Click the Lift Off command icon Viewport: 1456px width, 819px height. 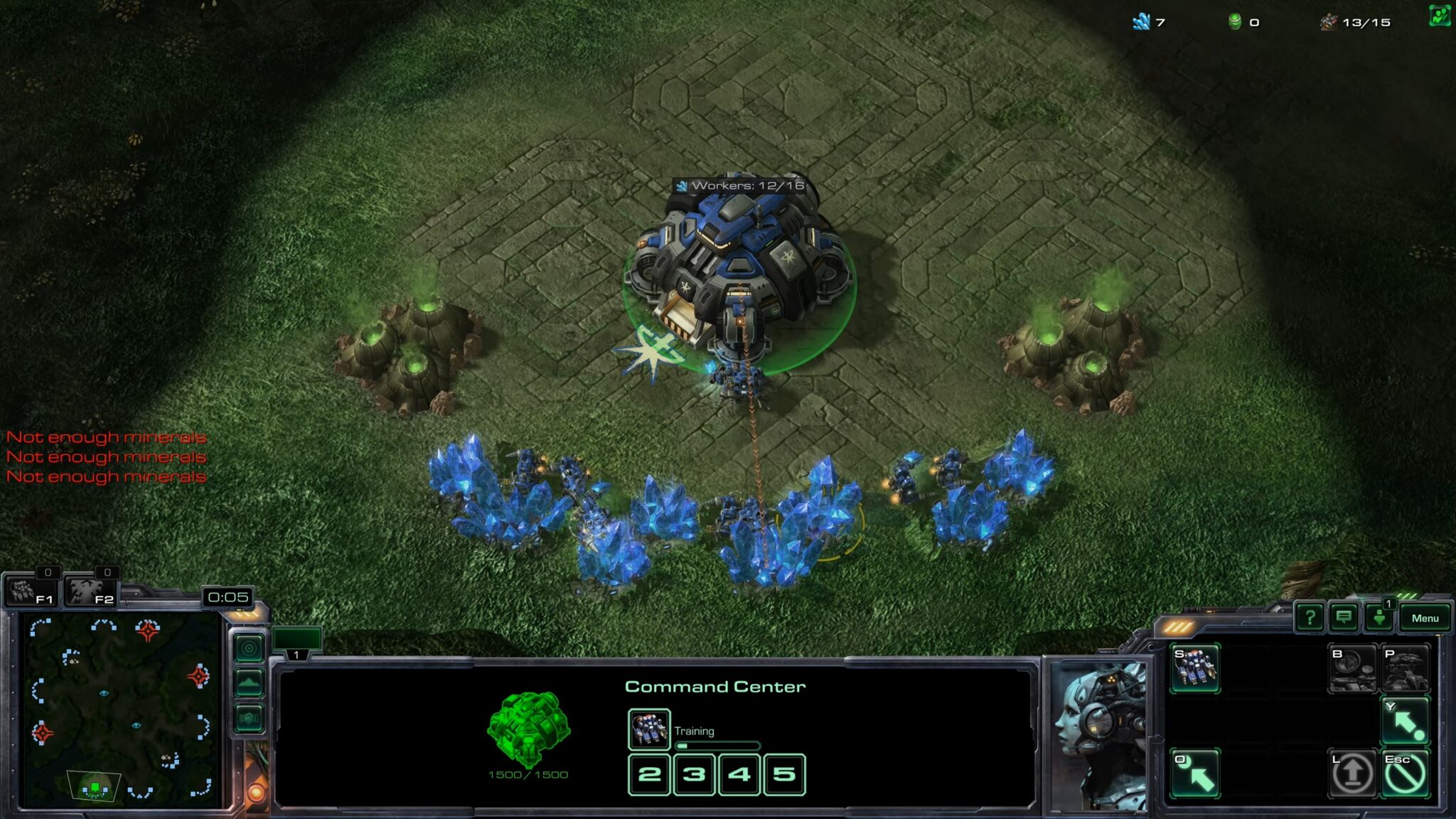click(1351, 772)
